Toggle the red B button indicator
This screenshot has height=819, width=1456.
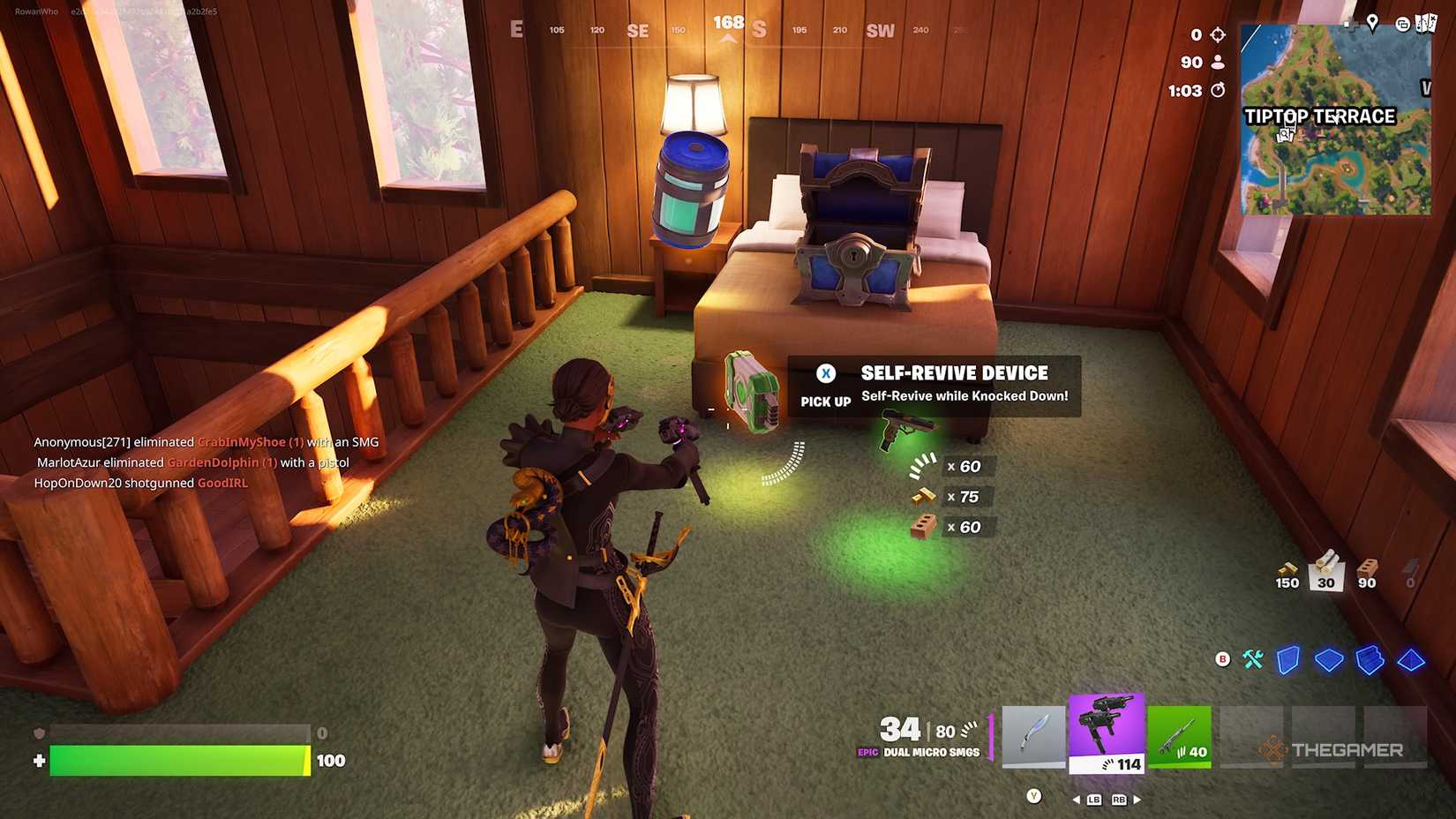(1222, 658)
